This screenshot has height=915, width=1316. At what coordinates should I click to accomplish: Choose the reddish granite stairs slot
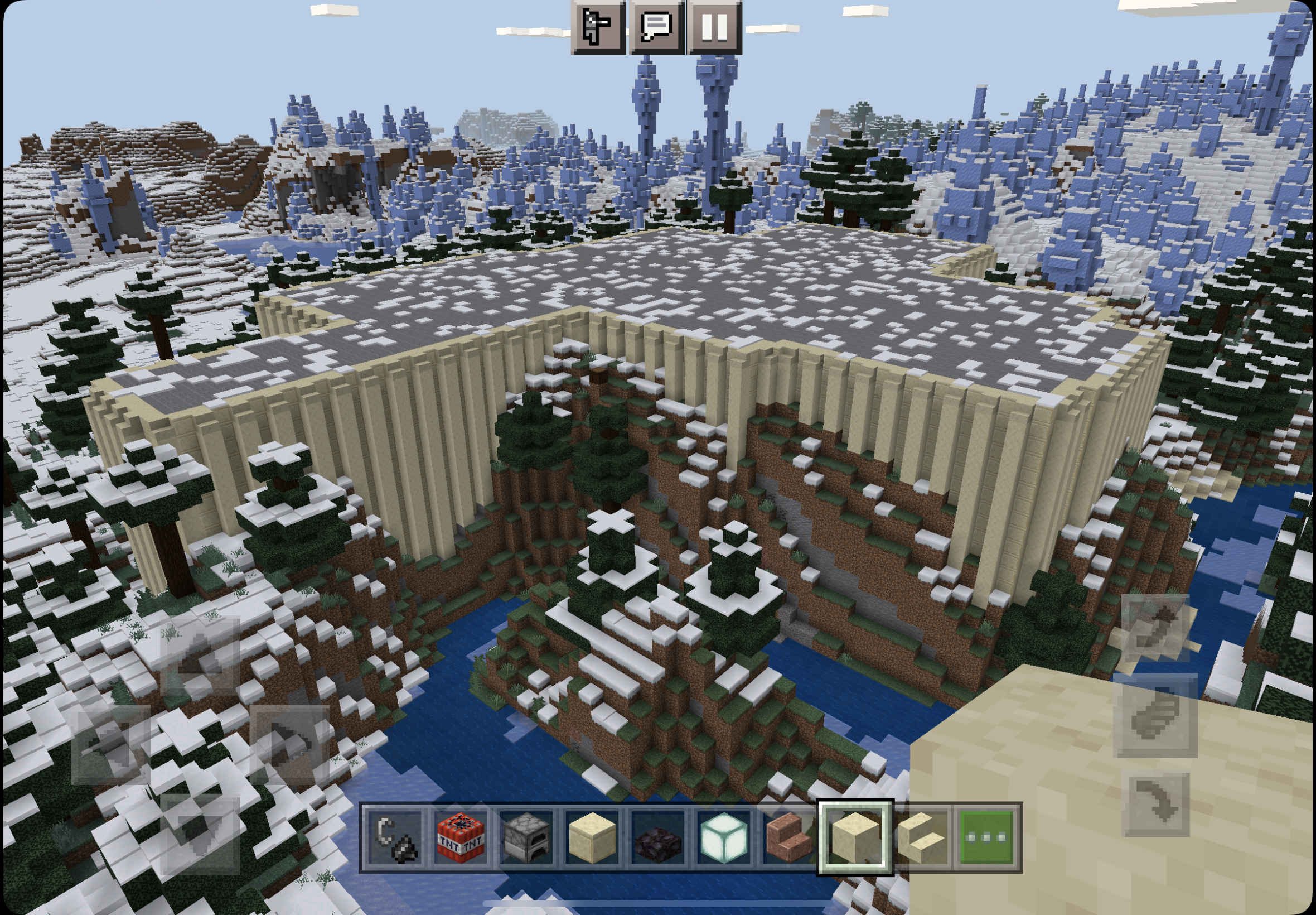789,837
